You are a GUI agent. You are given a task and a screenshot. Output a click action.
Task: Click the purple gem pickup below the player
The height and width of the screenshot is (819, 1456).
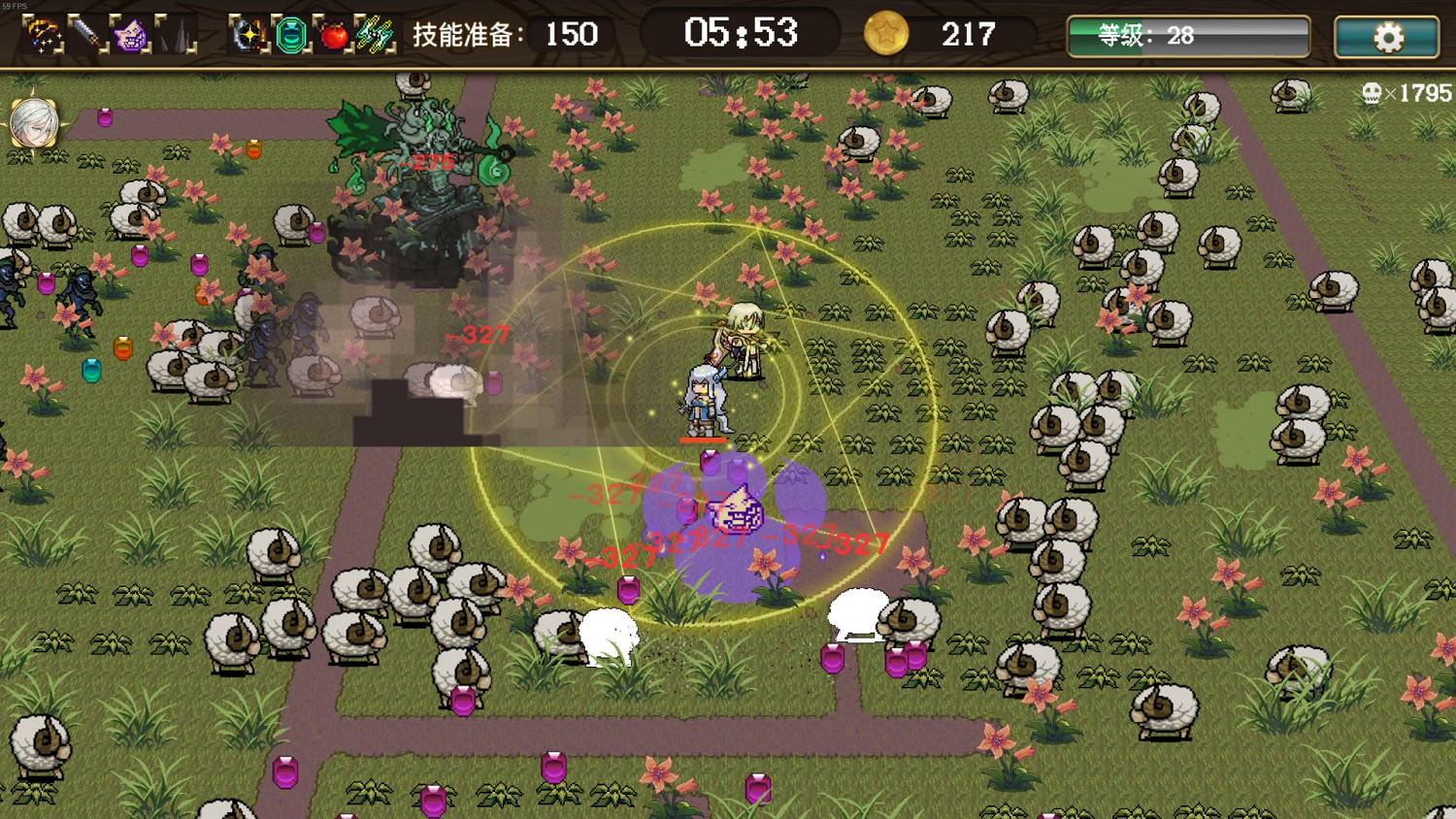[711, 461]
